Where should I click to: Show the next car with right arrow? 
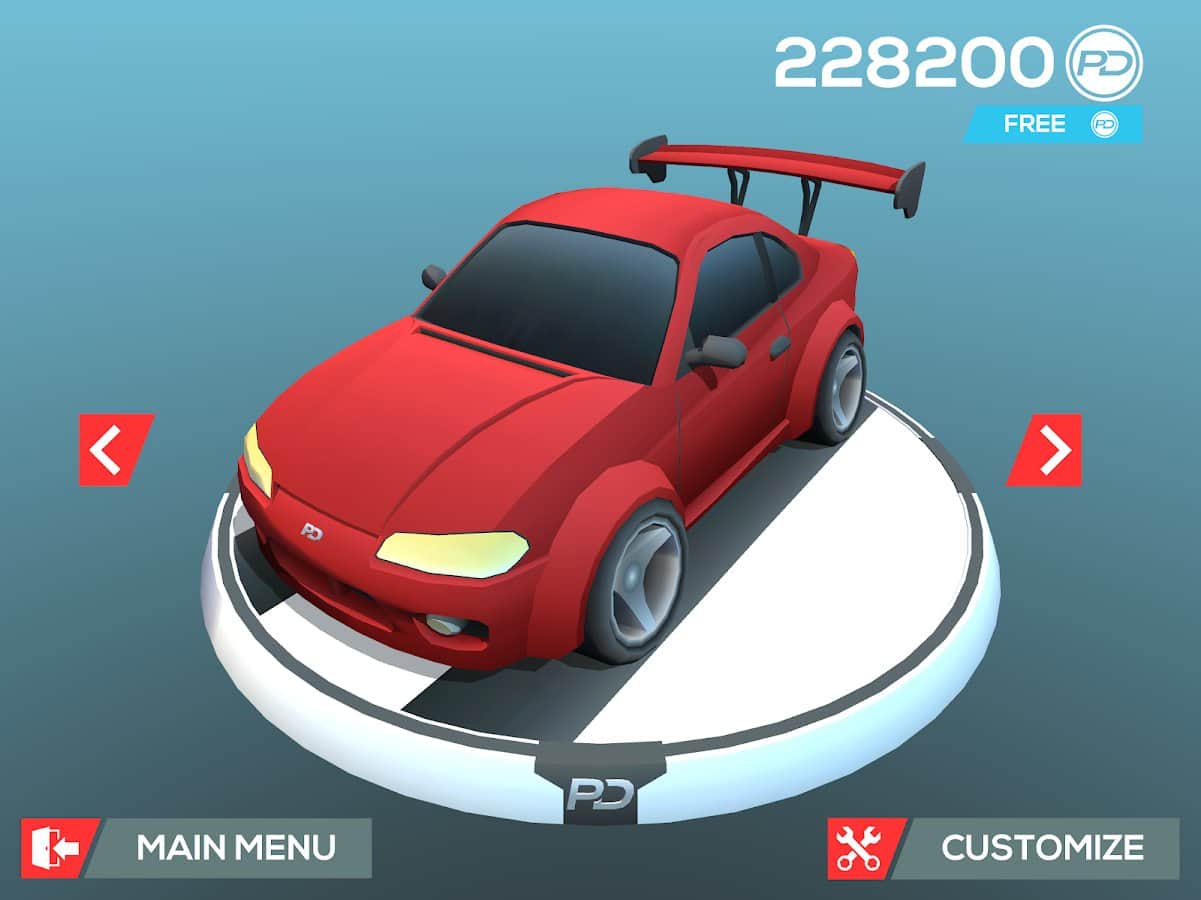[1046, 450]
